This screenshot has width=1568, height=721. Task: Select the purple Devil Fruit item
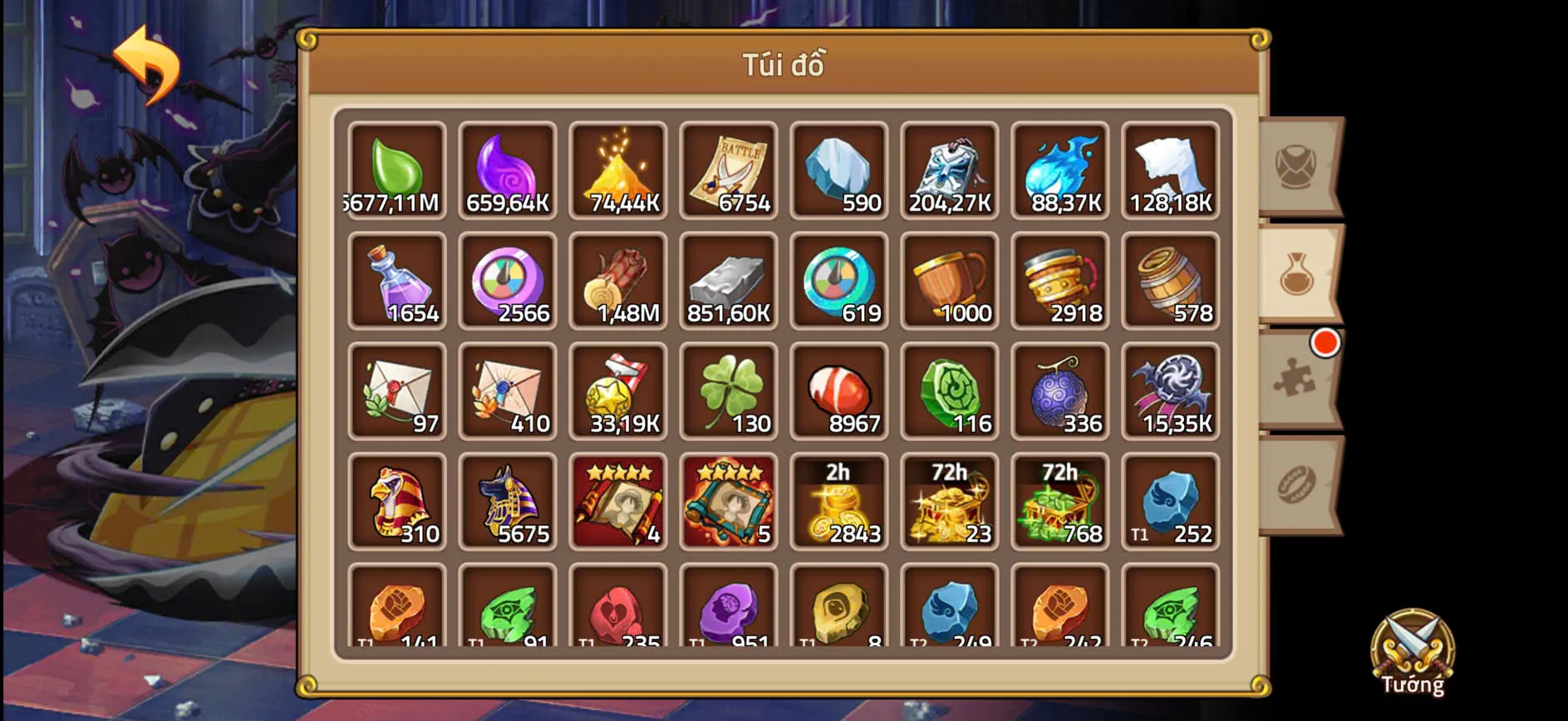[x=1060, y=390]
